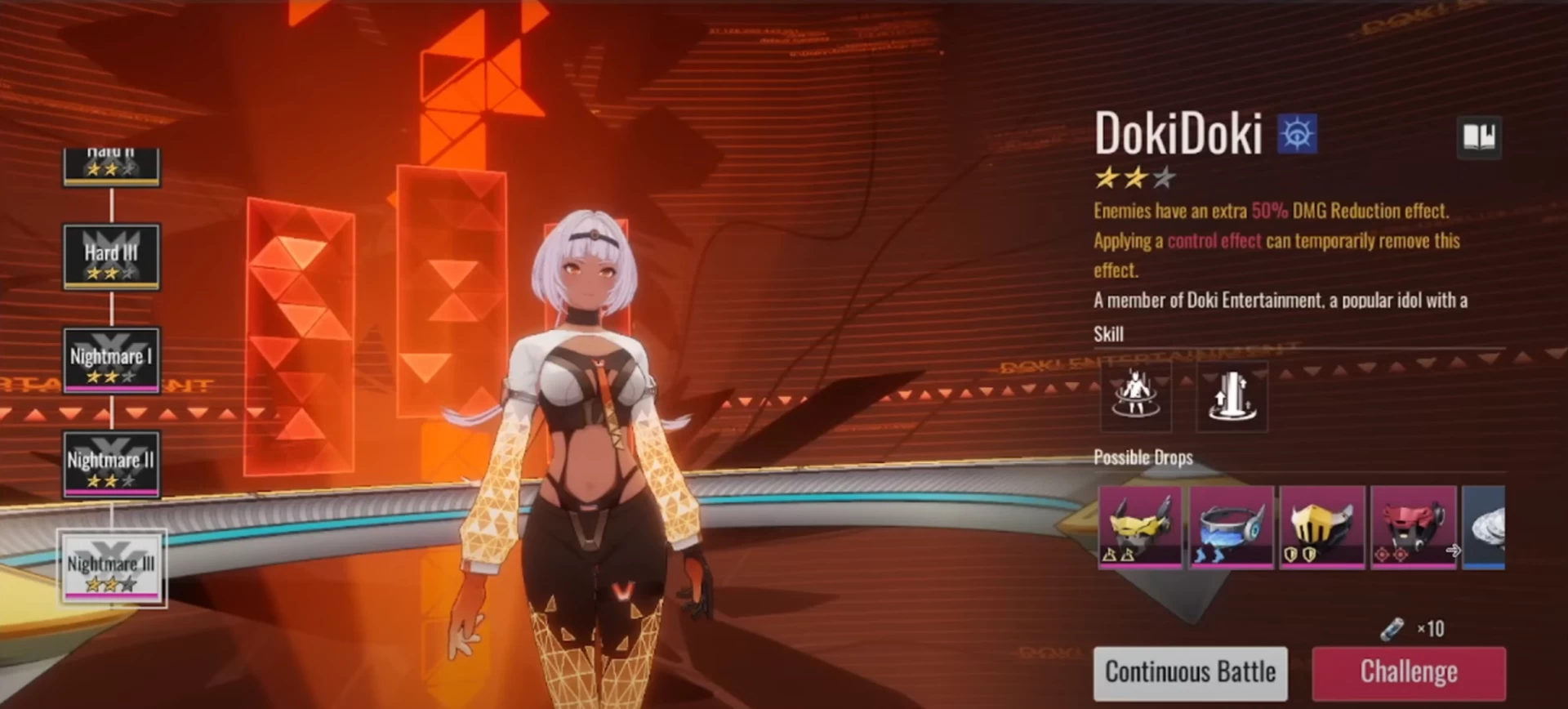Choose Continuous Battle
The height and width of the screenshot is (709, 1568).
(1190, 672)
